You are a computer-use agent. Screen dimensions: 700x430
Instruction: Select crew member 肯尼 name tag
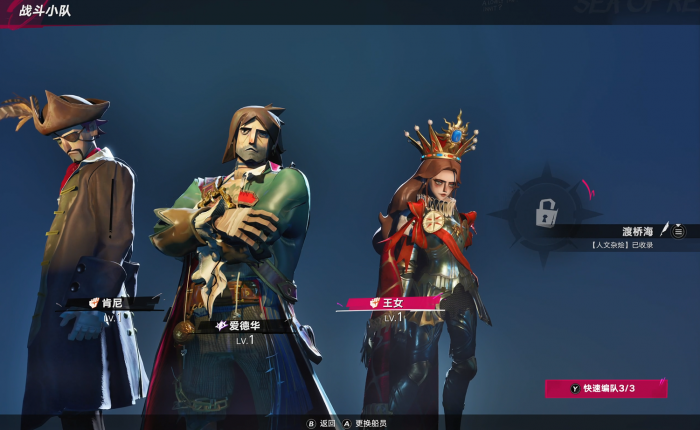[x=110, y=302]
